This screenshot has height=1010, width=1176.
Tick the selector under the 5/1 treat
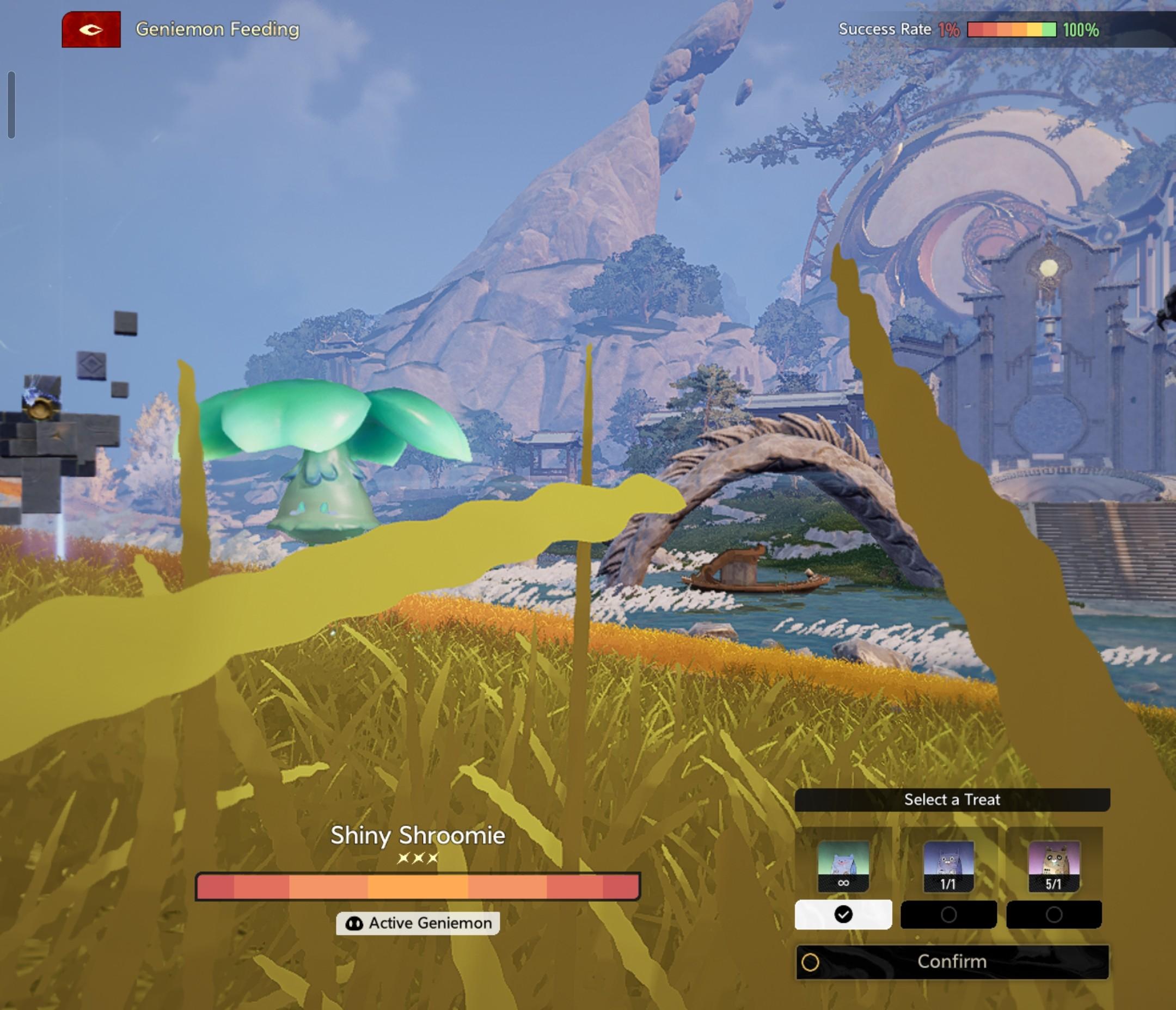(1054, 915)
